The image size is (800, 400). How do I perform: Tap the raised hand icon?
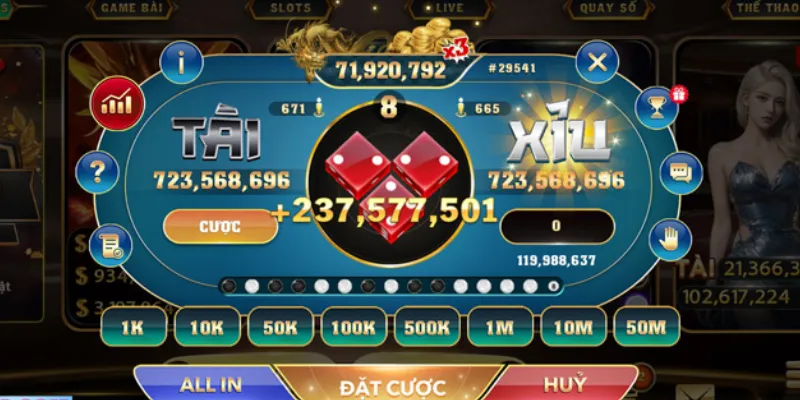[668, 240]
